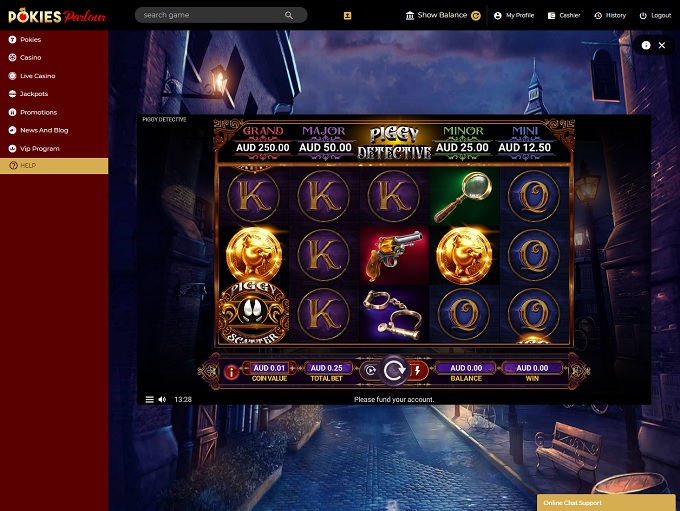Mute the game sound speaker icon
The width and height of the screenshot is (680, 511).
163,399
